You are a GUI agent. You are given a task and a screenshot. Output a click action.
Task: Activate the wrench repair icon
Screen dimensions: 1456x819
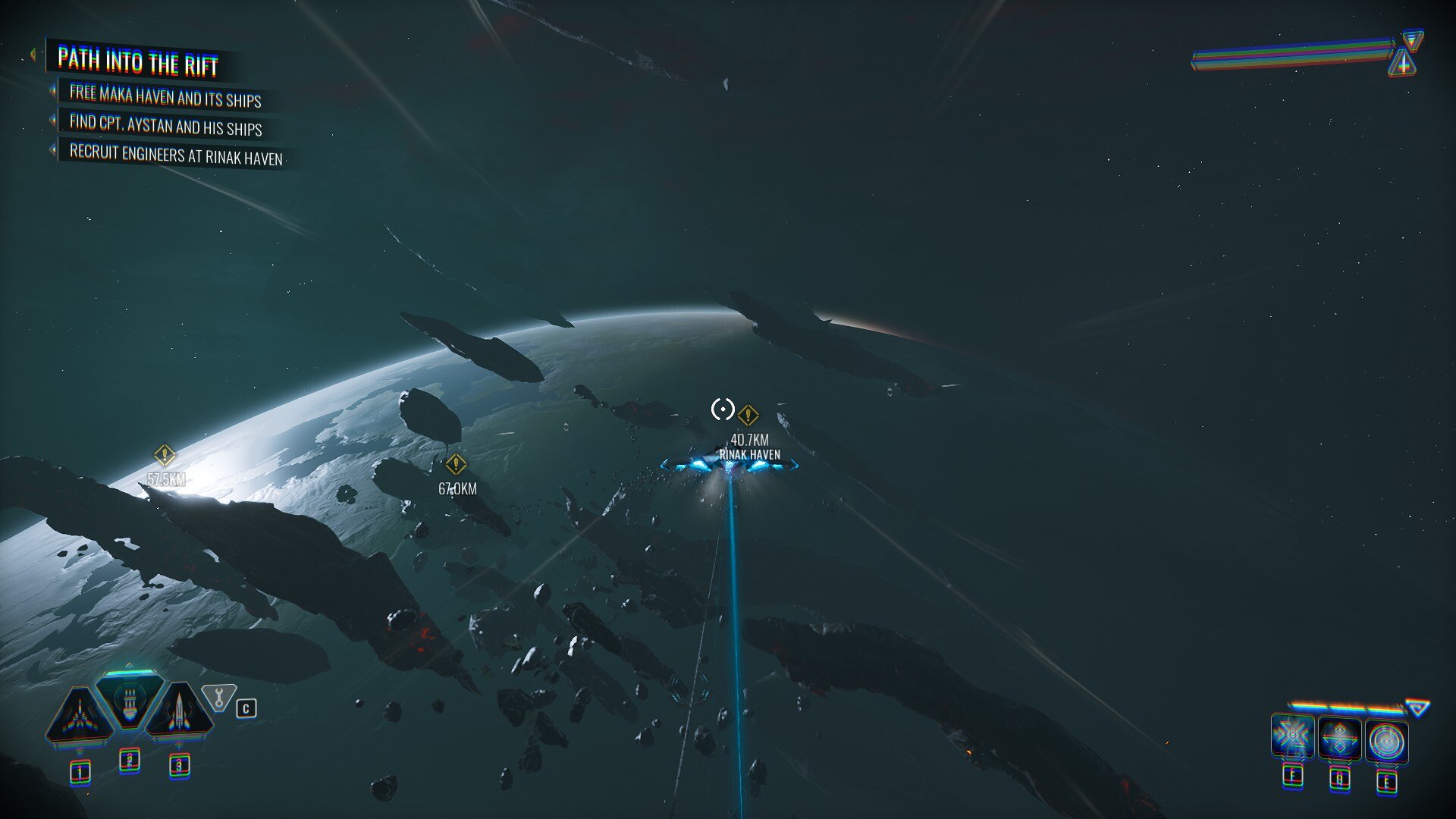(218, 697)
